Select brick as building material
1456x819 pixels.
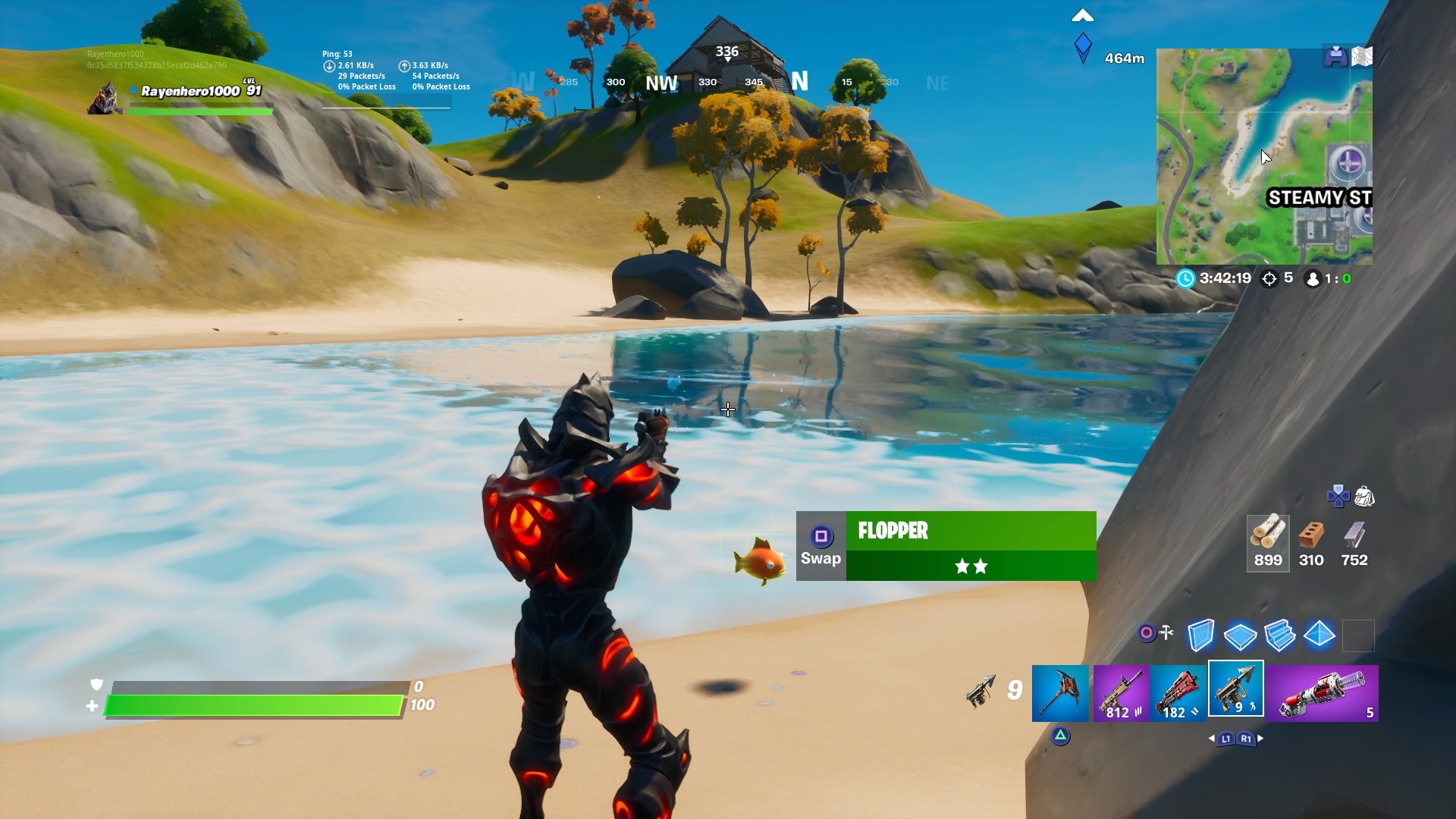[x=1311, y=542]
